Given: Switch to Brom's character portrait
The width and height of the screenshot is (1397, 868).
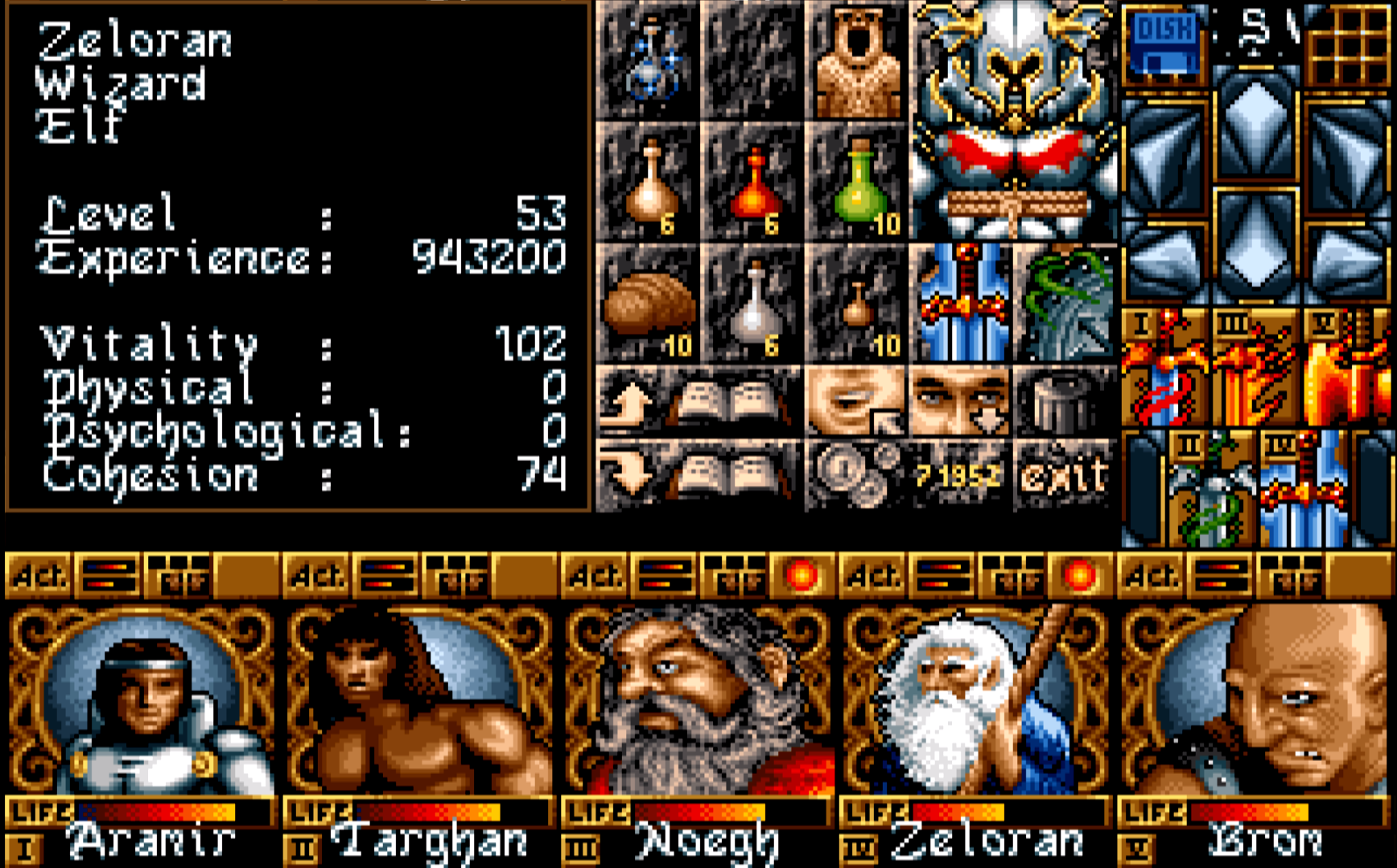Looking at the screenshot, I should coord(1259,700).
